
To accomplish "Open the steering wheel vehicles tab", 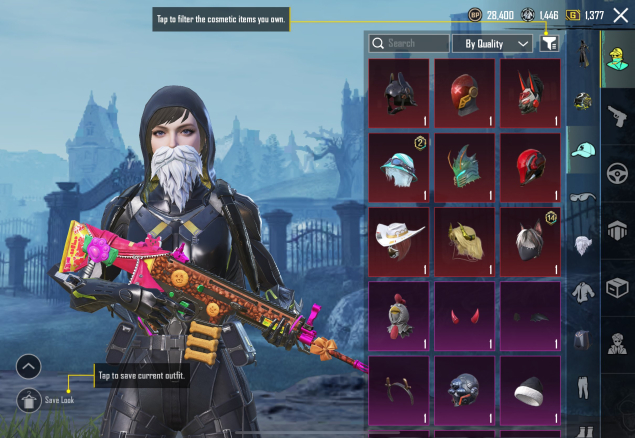I will [617, 172].
